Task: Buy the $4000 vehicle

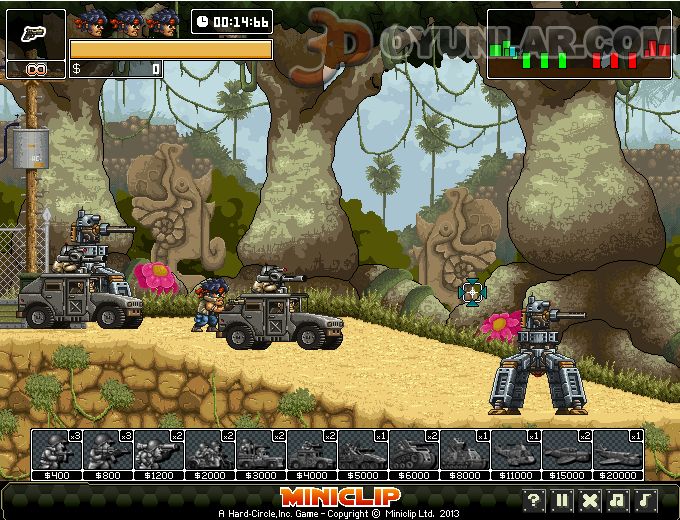Action: click(311, 450)
